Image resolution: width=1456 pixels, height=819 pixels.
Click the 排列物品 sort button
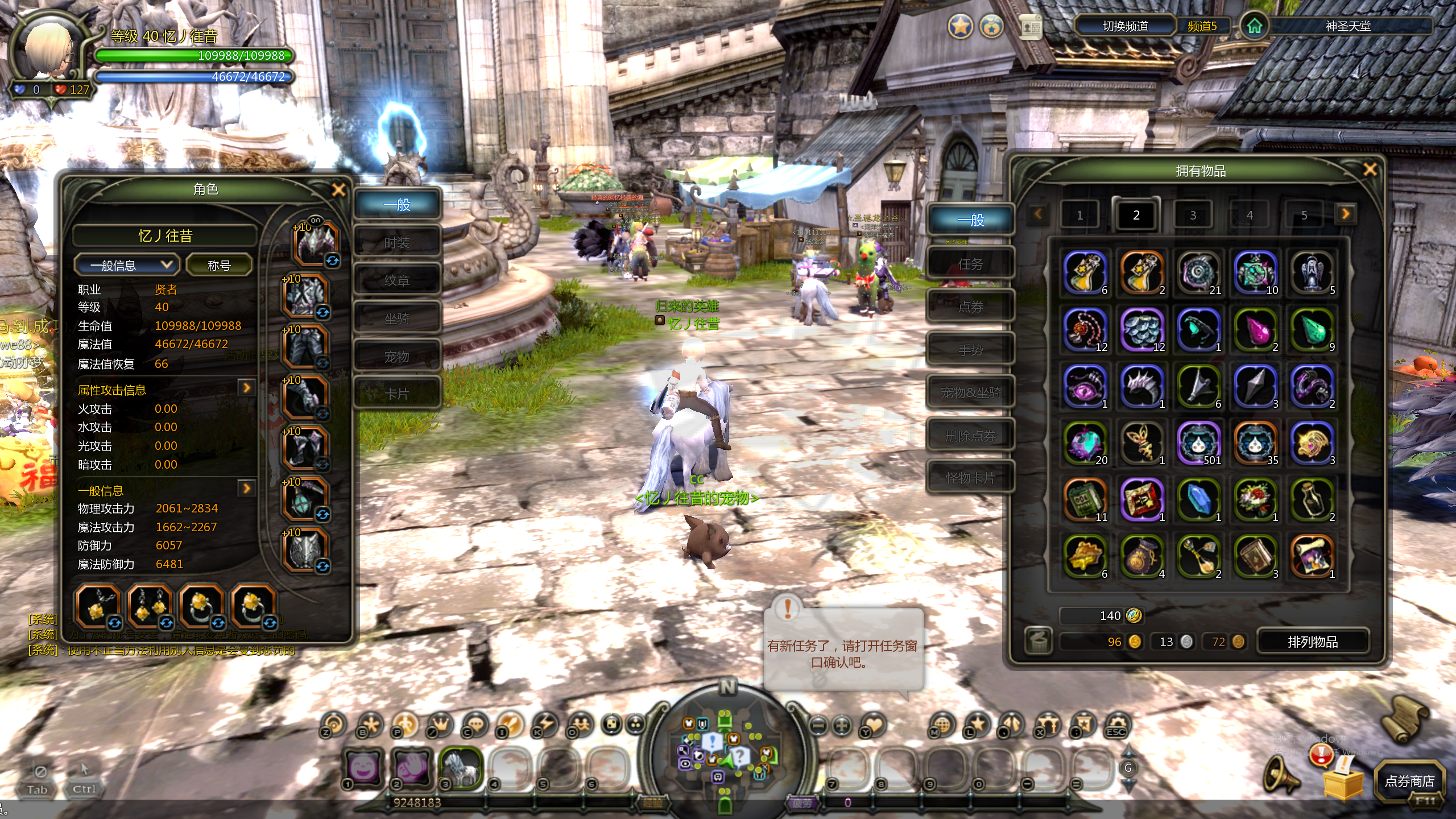pyautogui.click(x=1312, y=642)
